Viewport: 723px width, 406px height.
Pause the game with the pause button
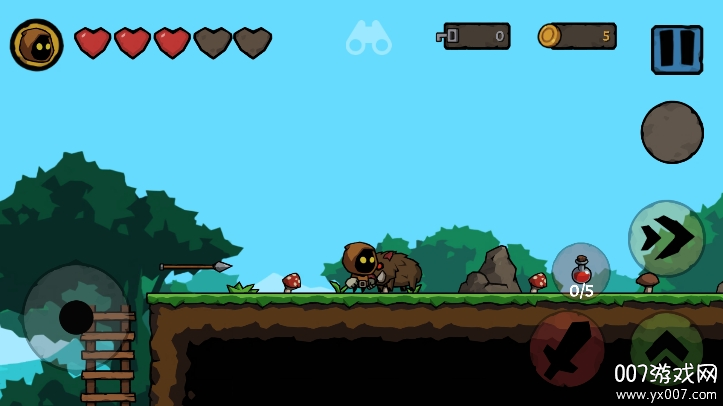(676, 49)
